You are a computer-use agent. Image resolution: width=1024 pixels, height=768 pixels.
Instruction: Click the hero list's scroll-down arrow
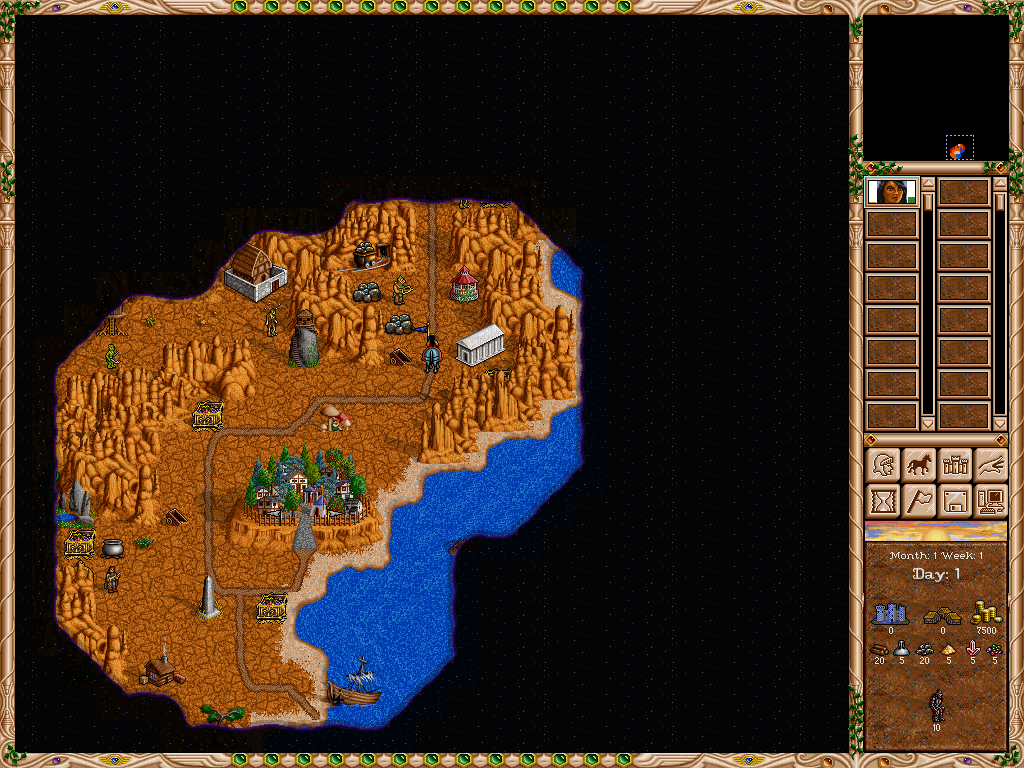[928, 424]
